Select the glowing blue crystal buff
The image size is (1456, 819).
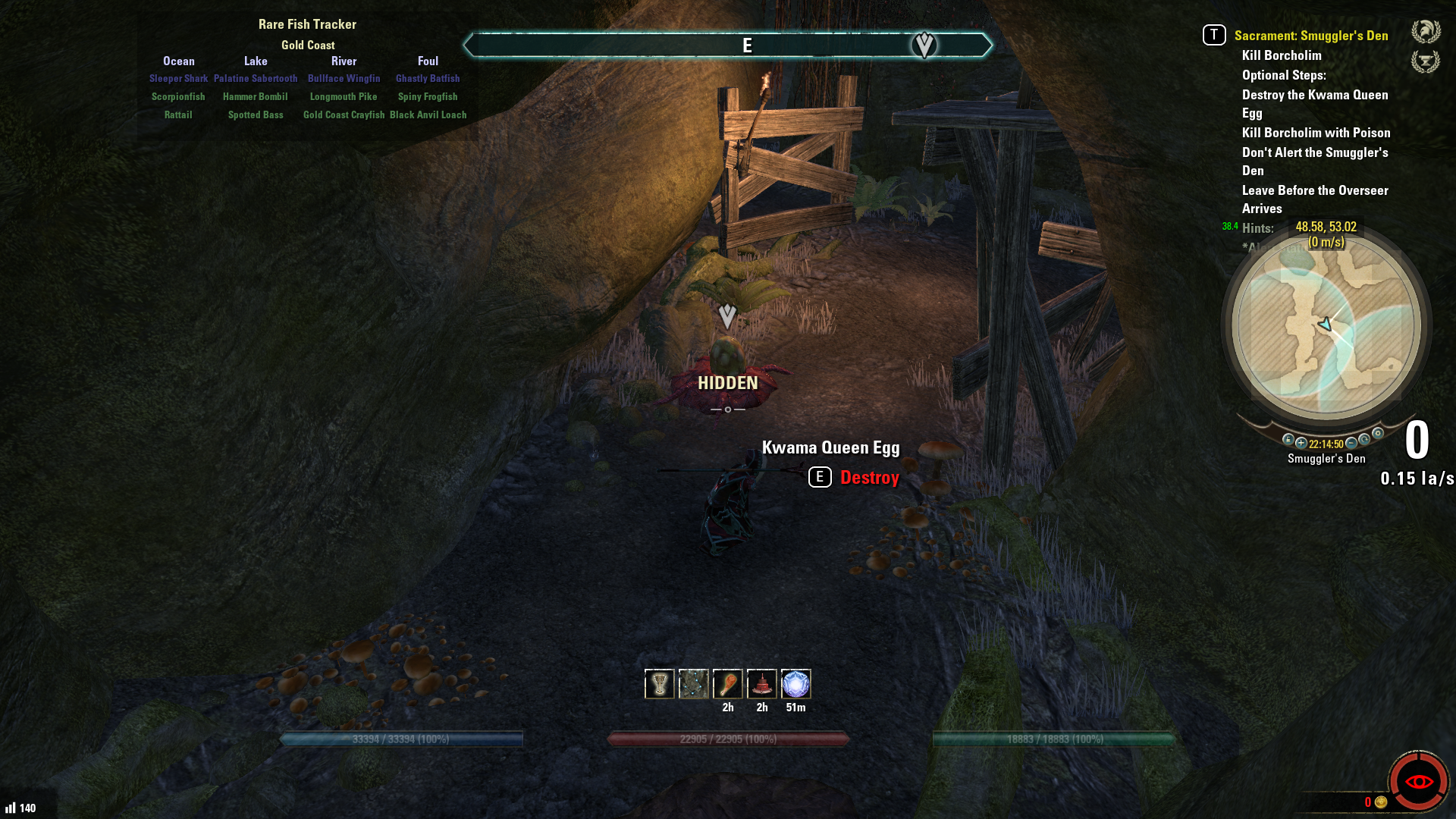(795, 684)
